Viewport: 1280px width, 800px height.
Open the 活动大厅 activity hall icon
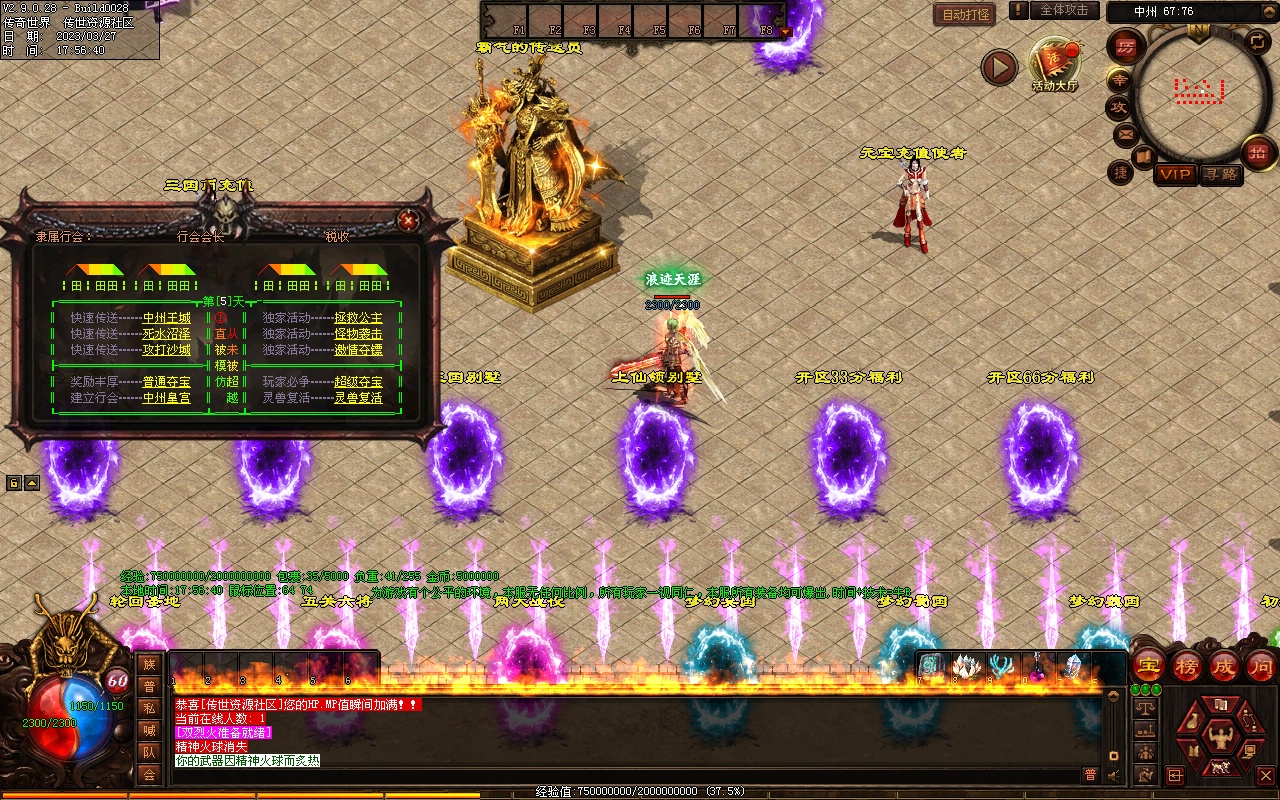click(1055, 63)
